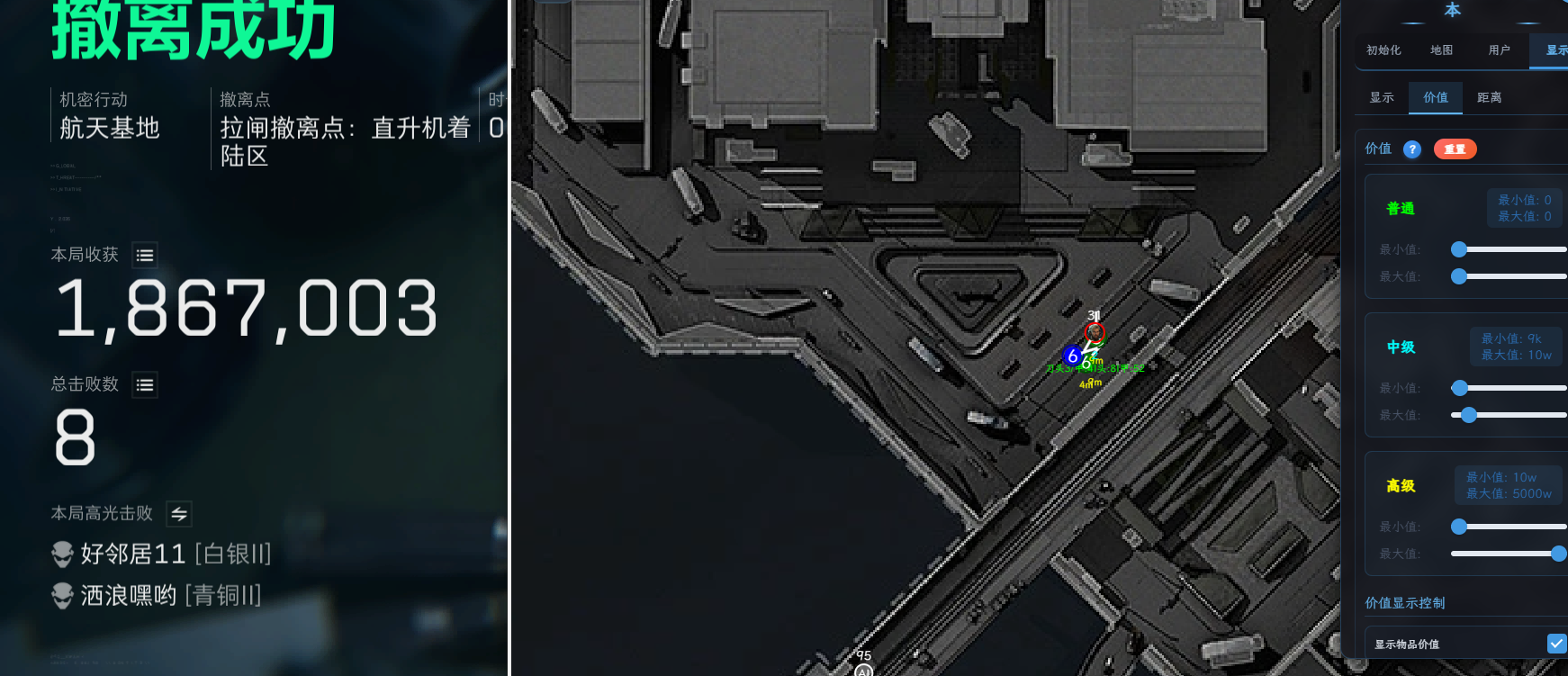Click the blue number 6 map marker
The height and width of the screenshot is (676, 1568).
click(x=1071, y=356)
